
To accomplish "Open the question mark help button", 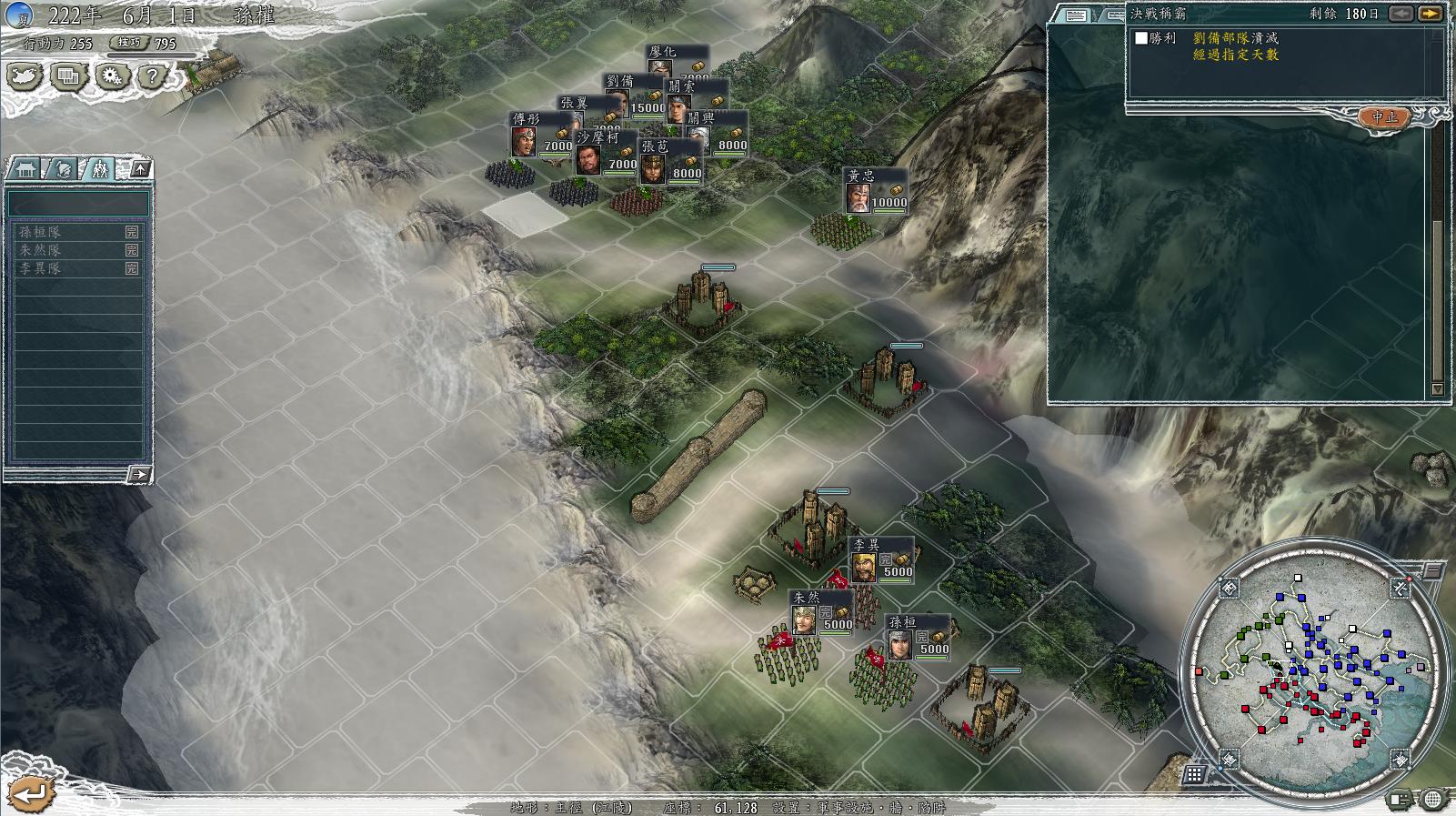I will pos(152,77).
